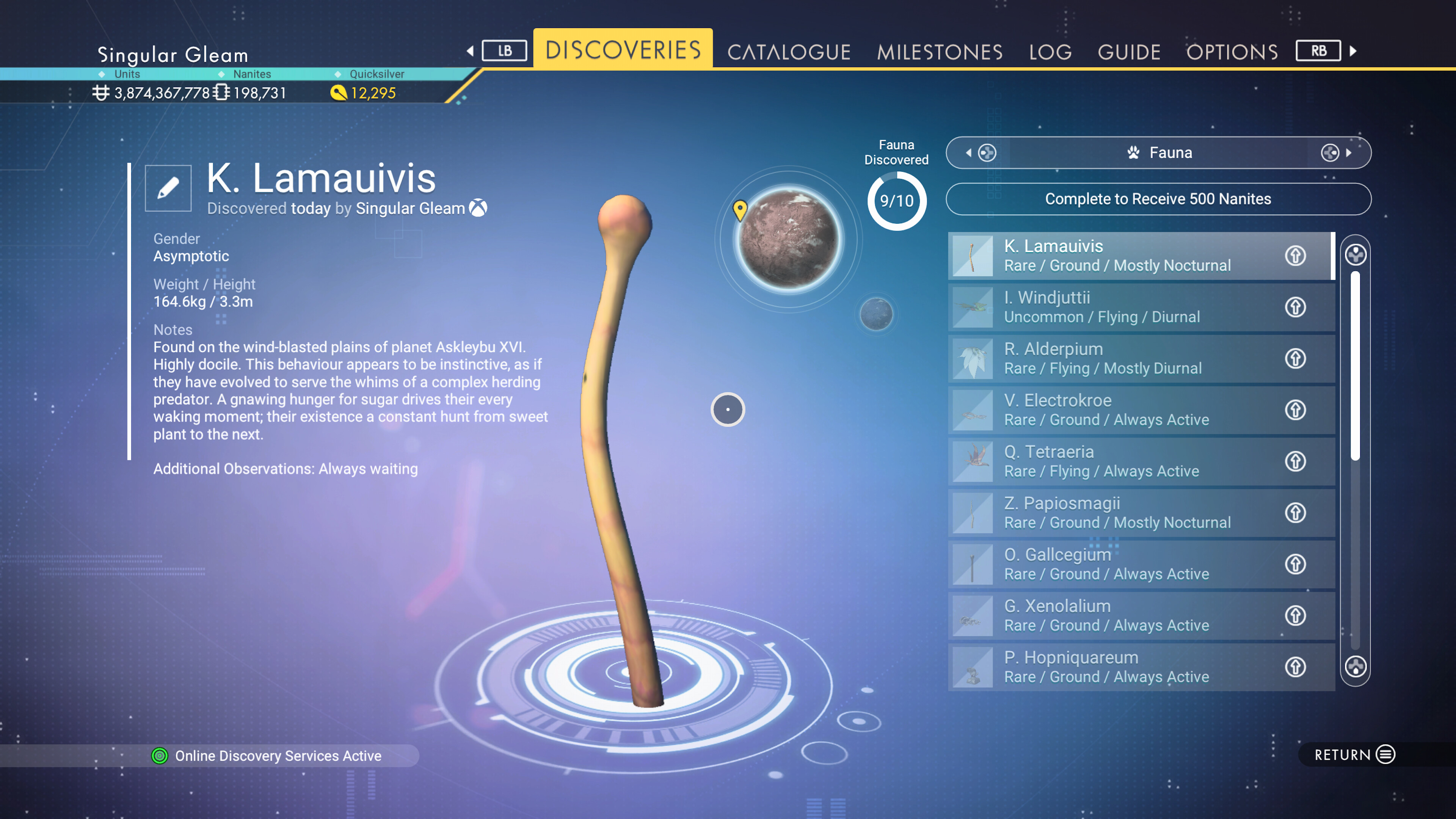
Task: Rename K. Lamauivis with the pencil icon
Action: pos(168,188)
